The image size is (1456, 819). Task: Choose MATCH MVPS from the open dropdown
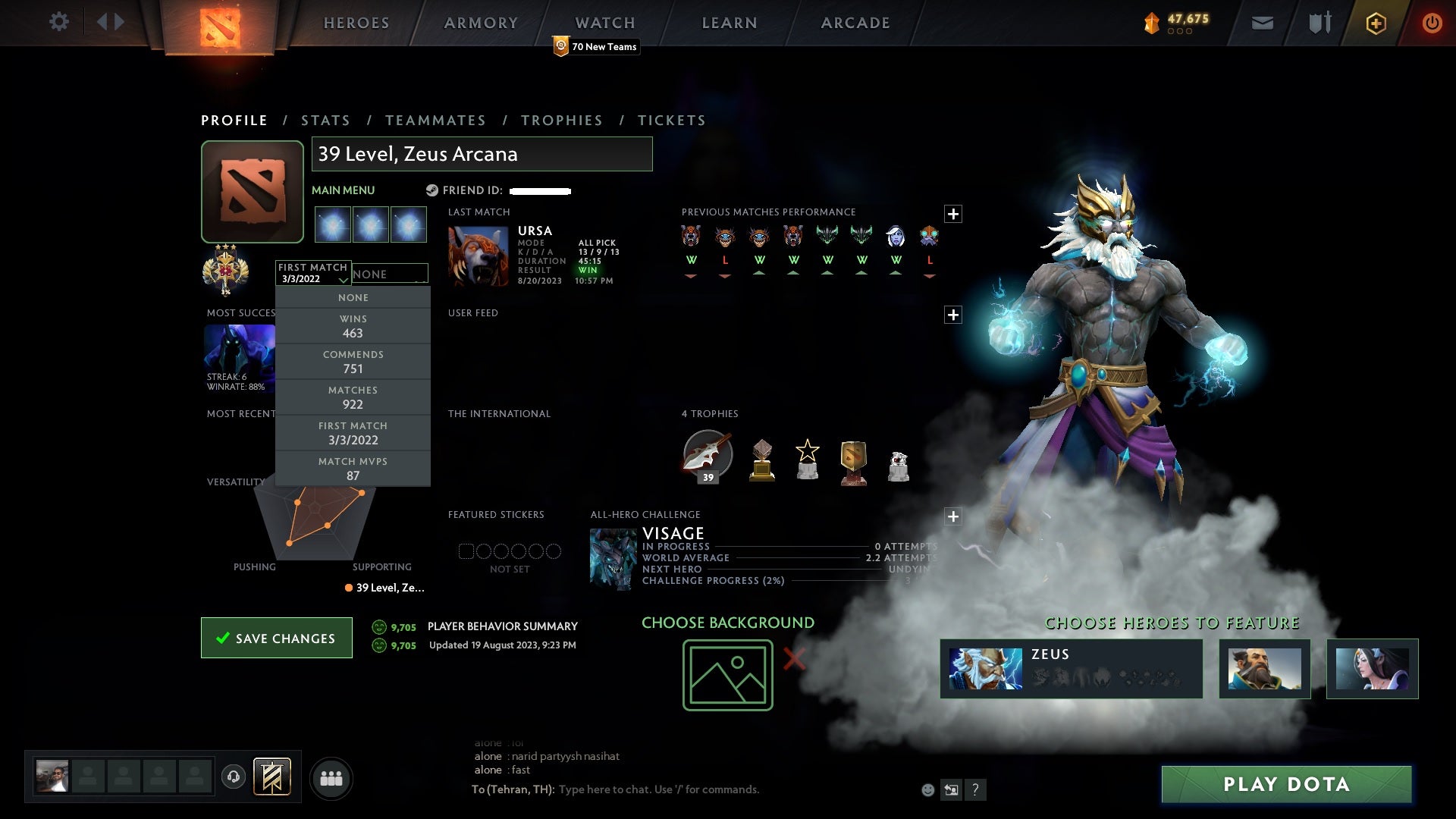point(353,468)
